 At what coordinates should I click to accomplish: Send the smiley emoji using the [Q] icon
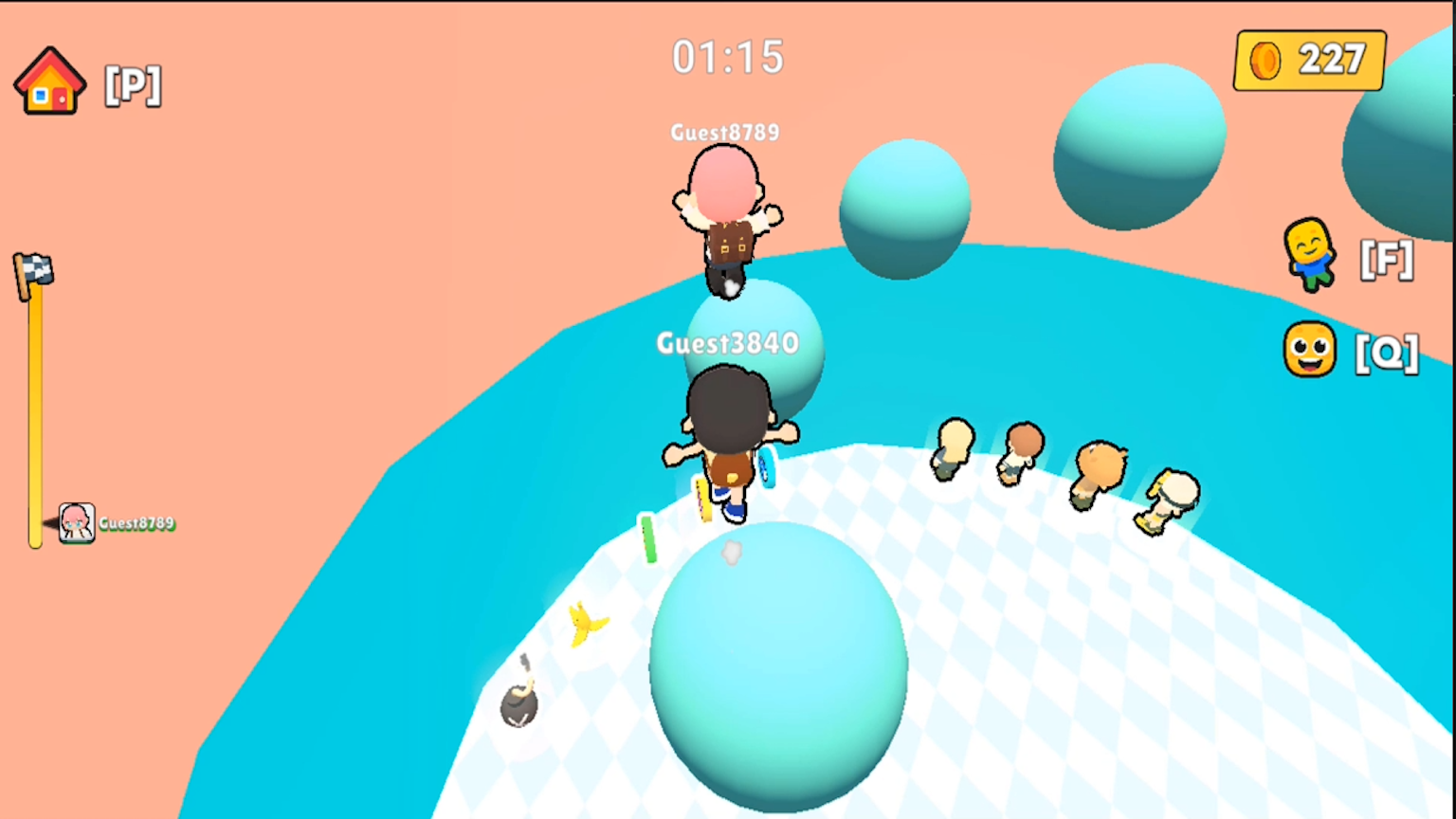click(1309, 352)
